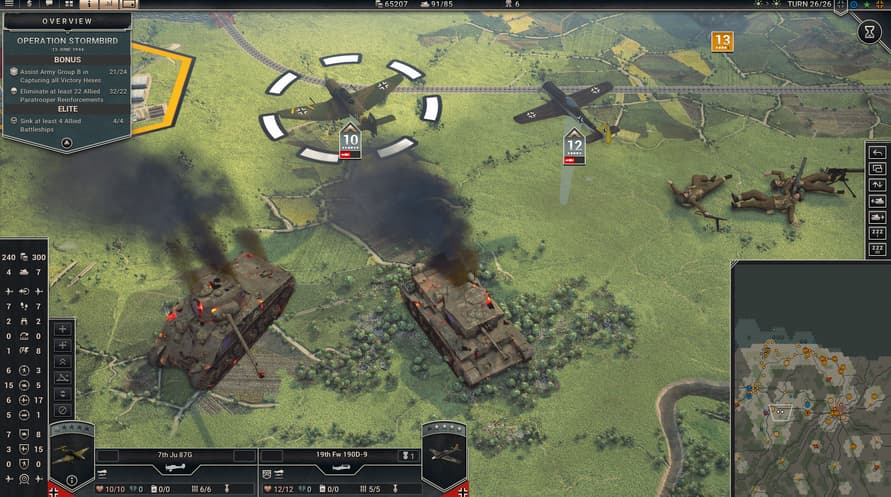Open unit info on Ju 87G portrait
Screen dimensions: 891x497
pos(71,455)
